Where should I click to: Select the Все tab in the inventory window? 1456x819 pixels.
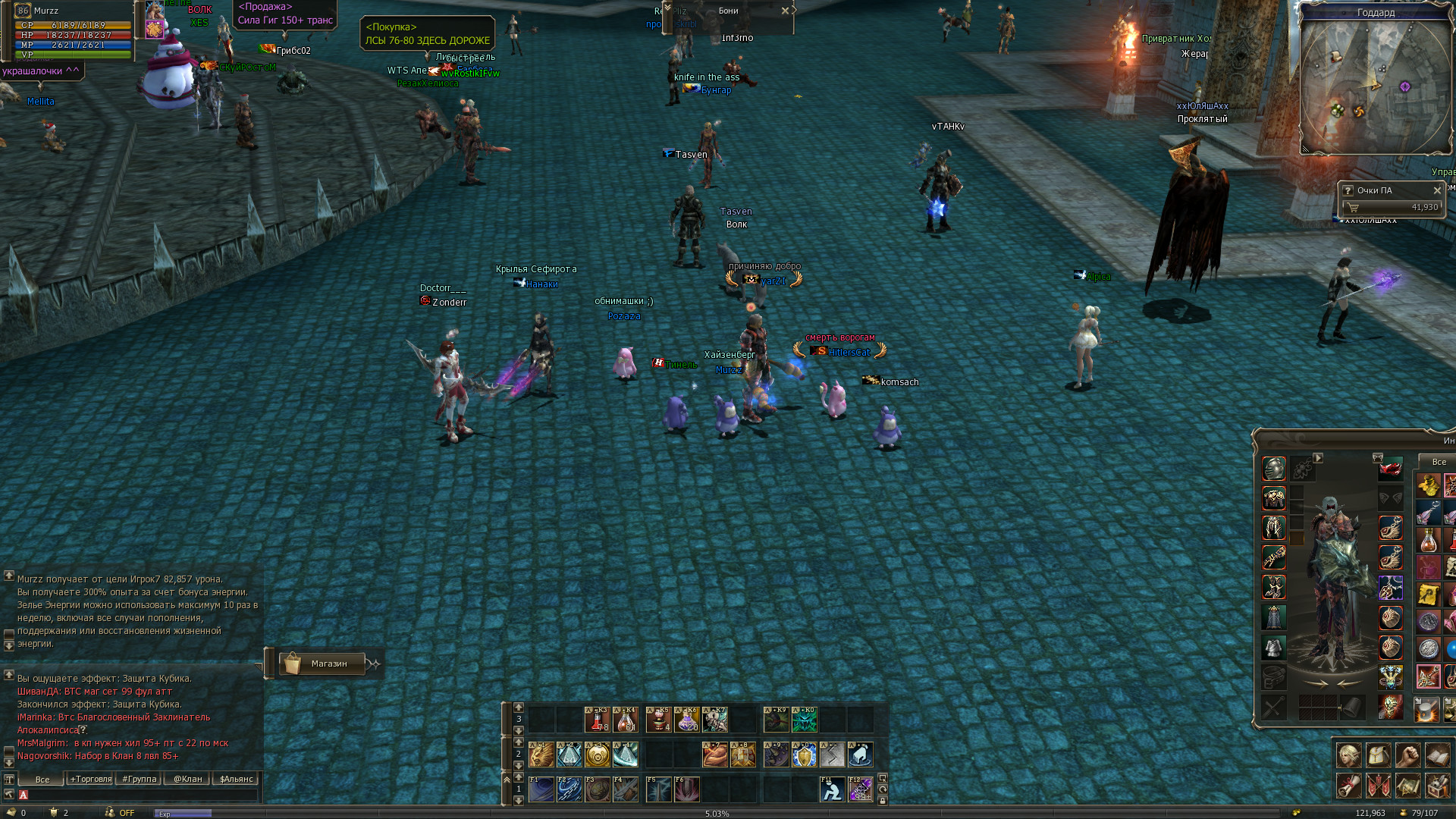click(1439, 462)
